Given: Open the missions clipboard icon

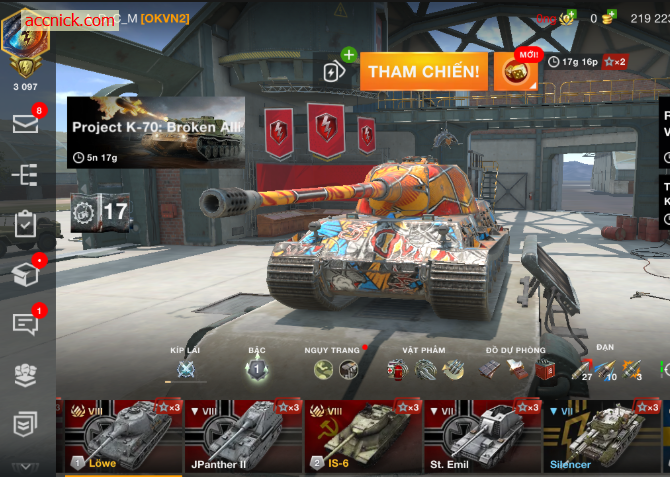Looking at the screenshot, I should 25,224.
